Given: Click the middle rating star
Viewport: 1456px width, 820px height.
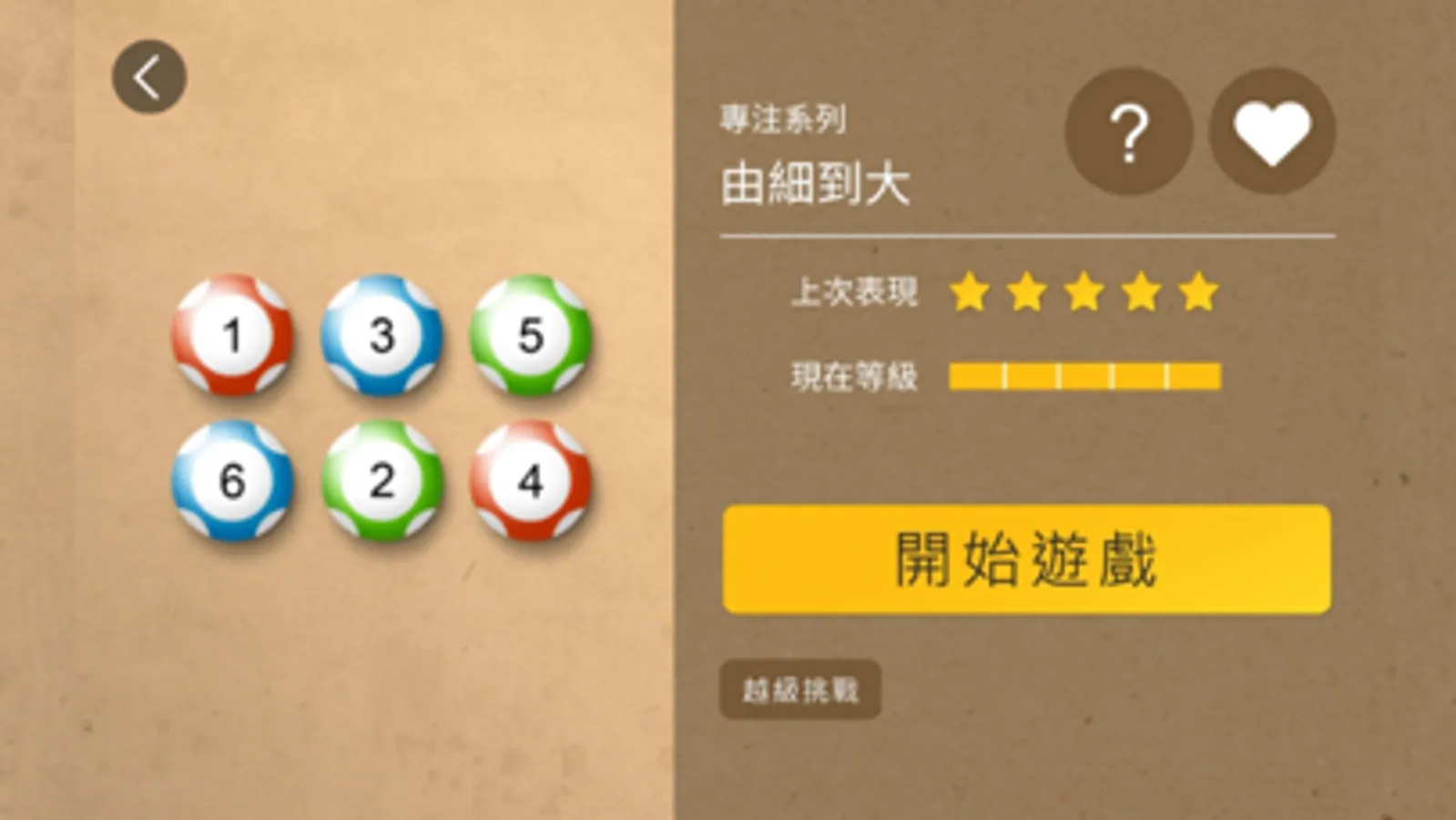Looking at the screenshot, I should (1084, 292).
